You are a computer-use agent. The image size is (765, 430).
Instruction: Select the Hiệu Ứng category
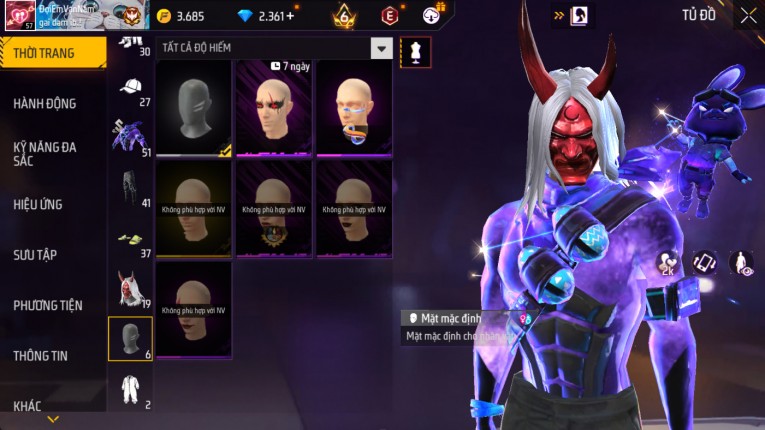[39, 204]
